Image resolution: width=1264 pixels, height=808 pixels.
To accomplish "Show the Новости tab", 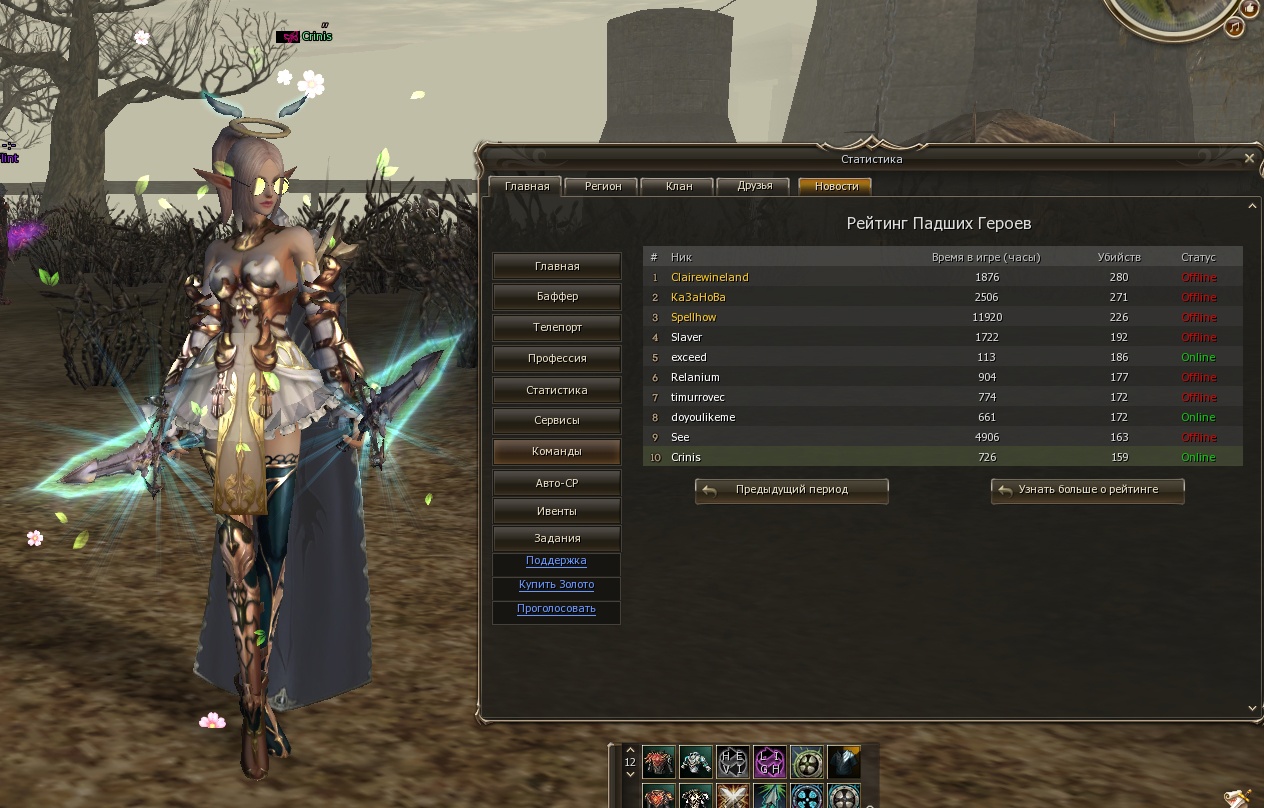I will coord(836,186).
